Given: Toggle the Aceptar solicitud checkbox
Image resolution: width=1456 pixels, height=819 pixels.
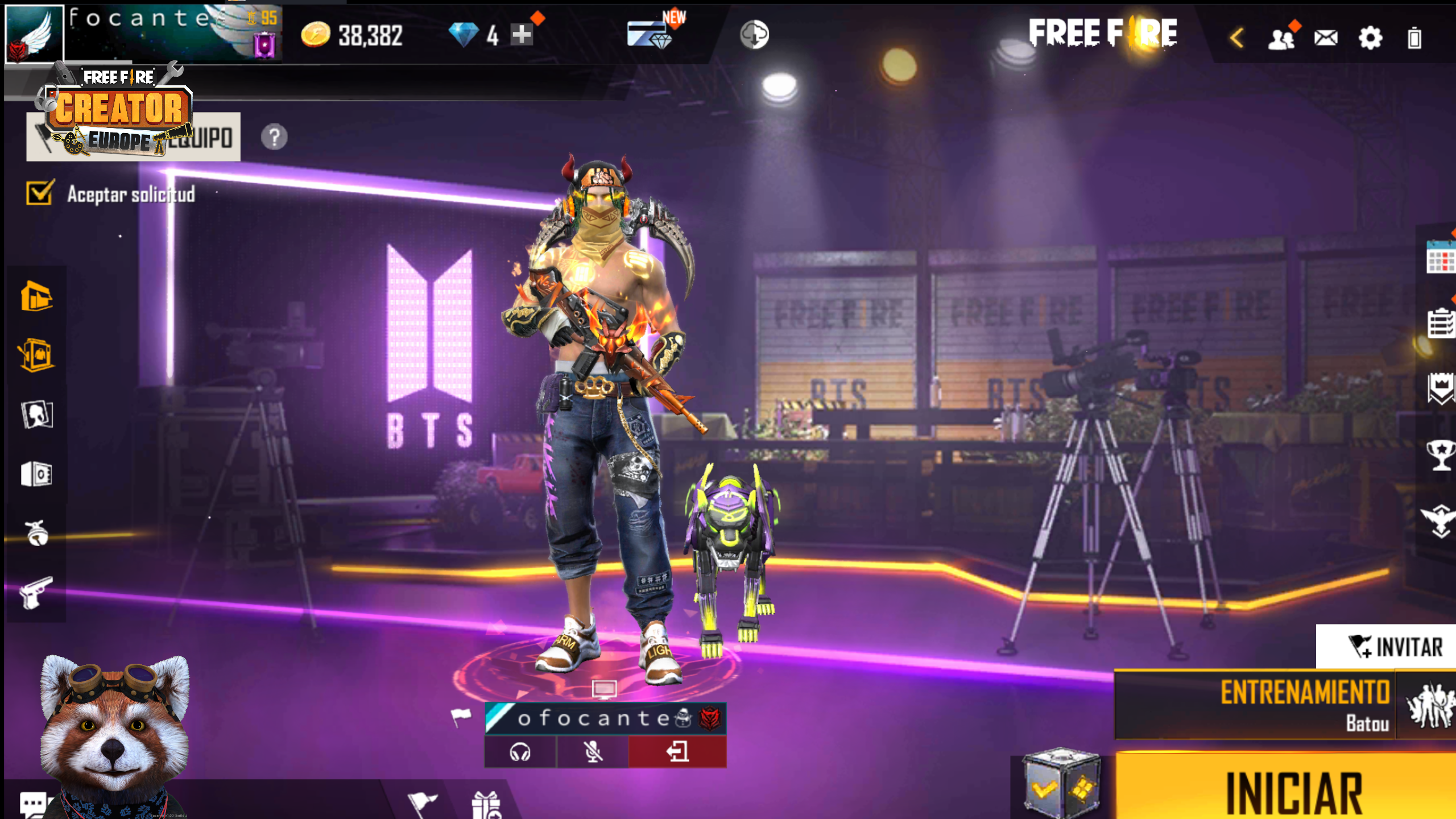Looking at the screenshot, I should coord(40,193).
